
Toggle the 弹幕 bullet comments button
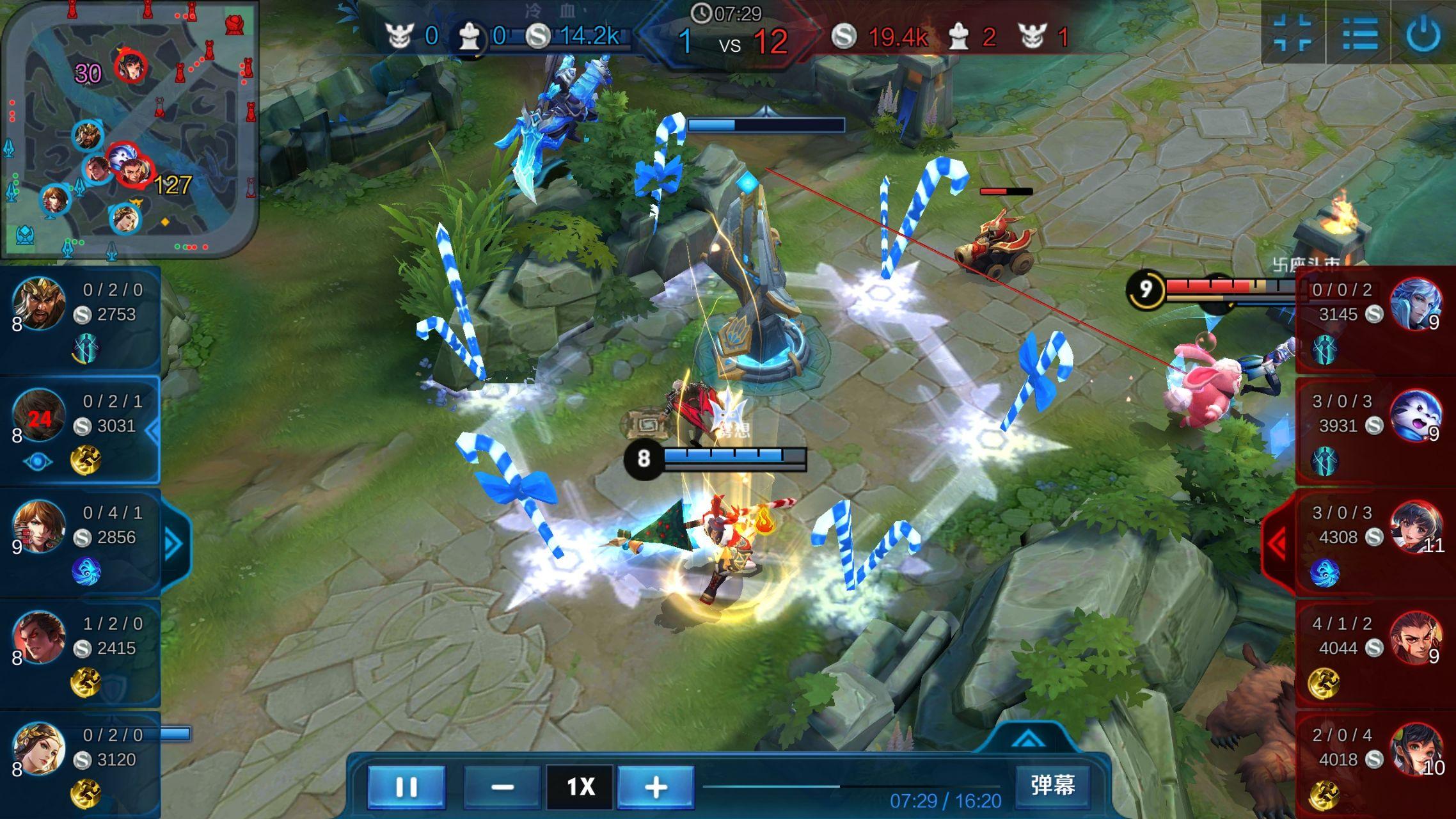click(x=1052, y=785)
